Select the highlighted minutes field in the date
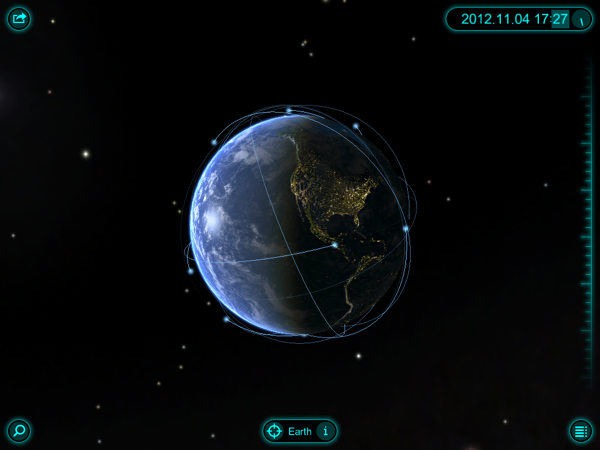The image size is (600, 450). tap(560, 19)
